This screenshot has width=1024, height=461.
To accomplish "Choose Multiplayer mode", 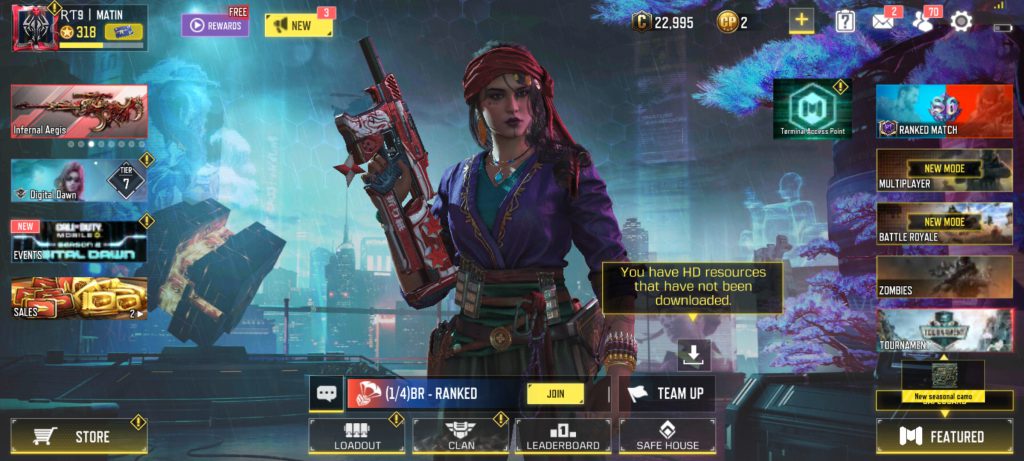I will pos(944,170).
